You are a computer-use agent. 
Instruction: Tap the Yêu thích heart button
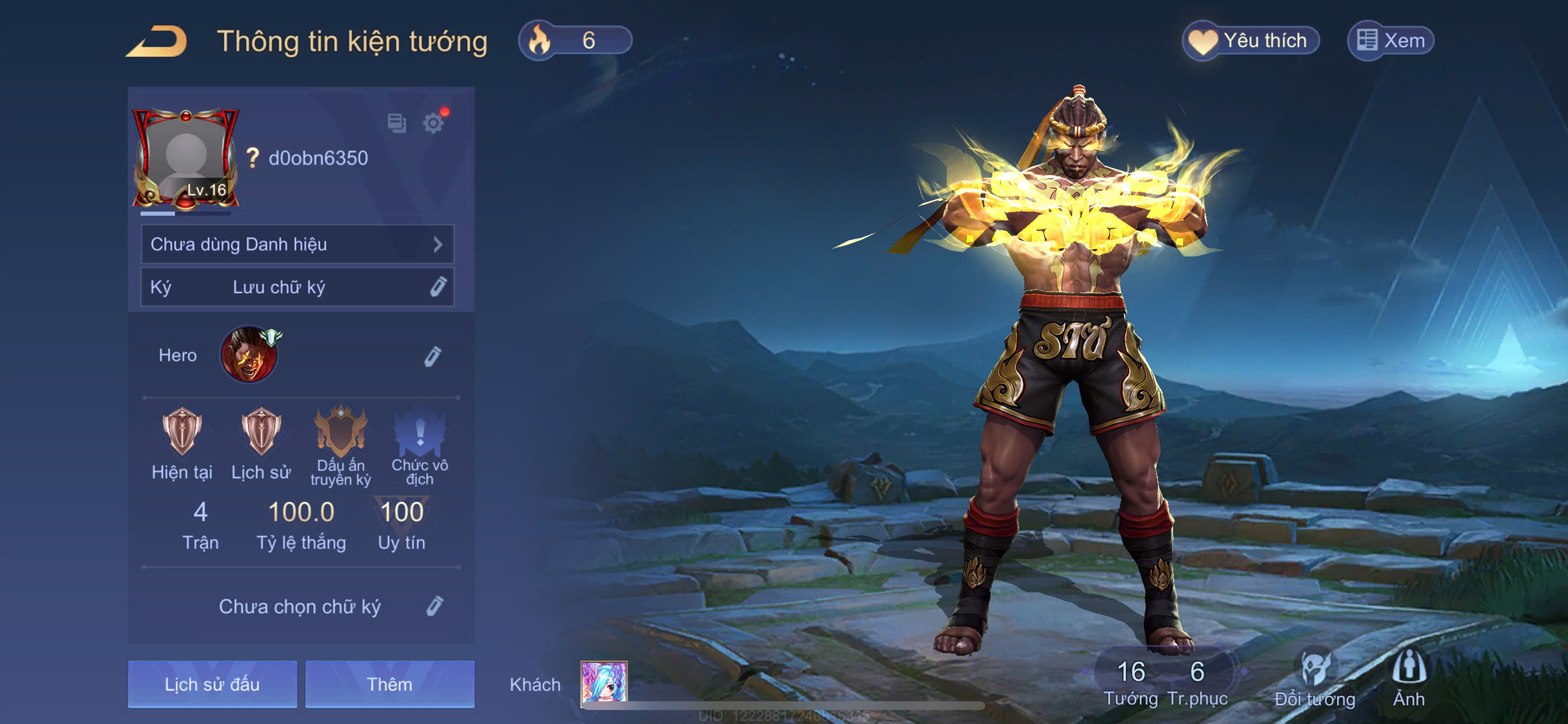[1250, 41]
